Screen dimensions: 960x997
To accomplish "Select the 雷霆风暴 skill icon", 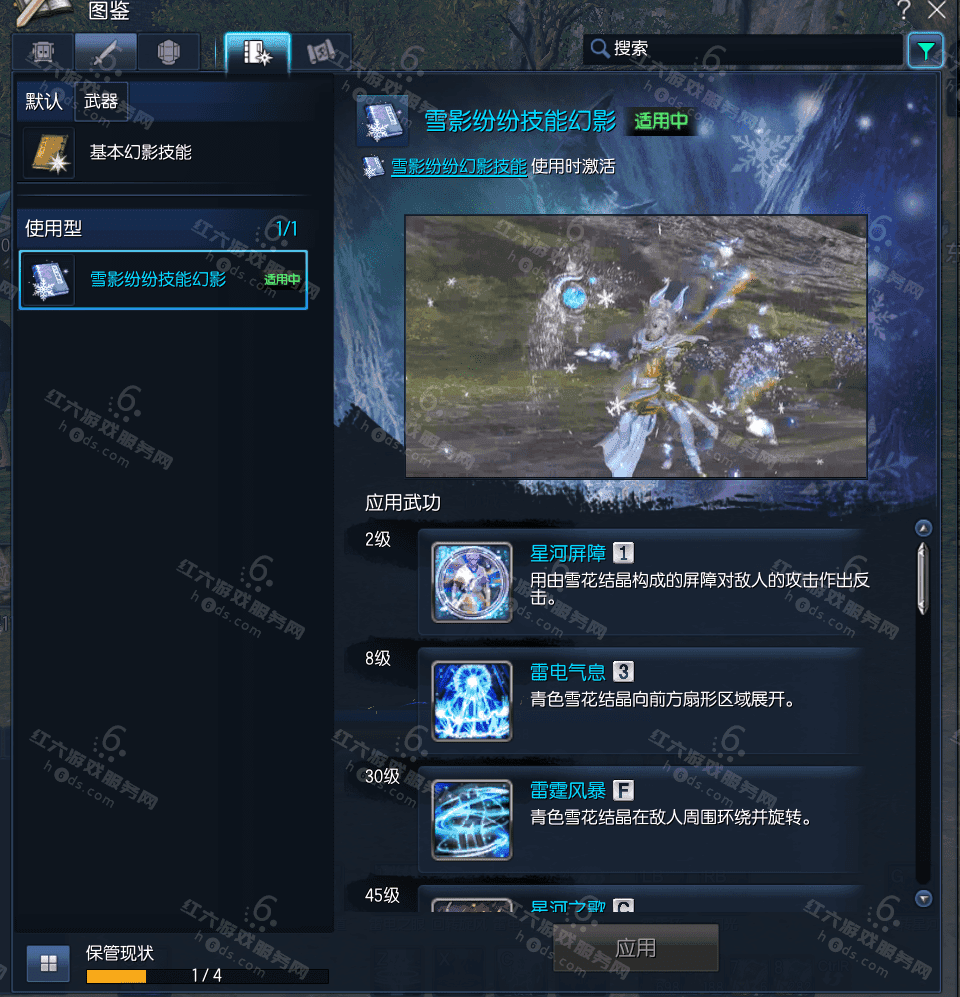I will 472,820.
